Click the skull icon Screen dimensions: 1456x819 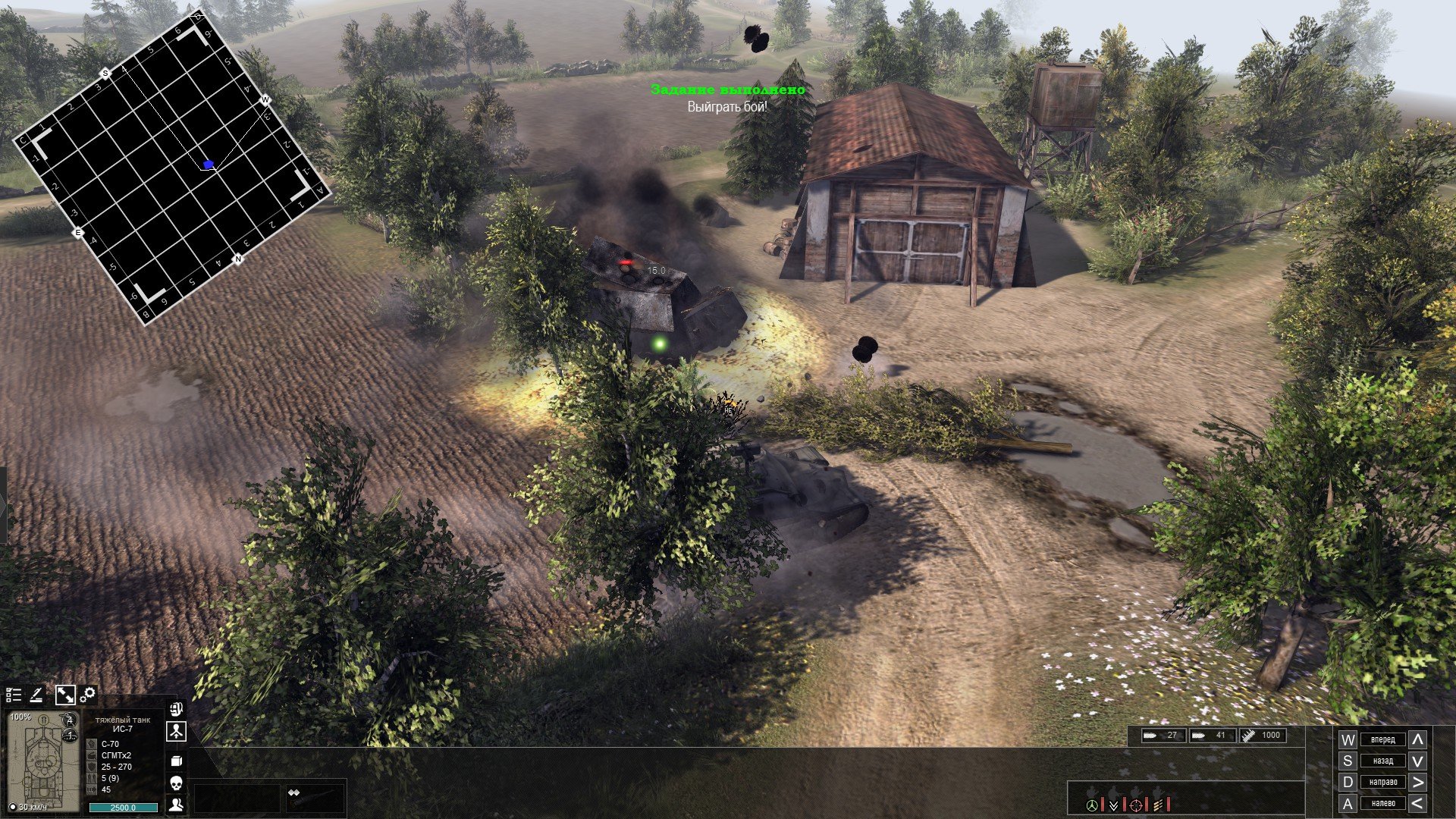point(176,783)
